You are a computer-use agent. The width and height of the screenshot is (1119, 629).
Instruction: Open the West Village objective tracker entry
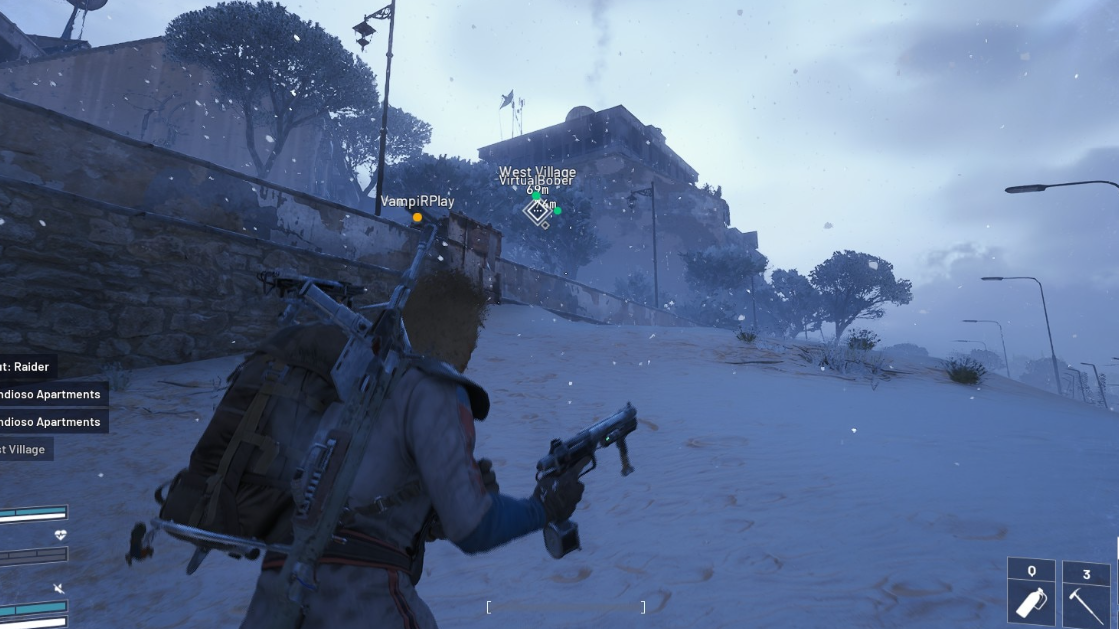point(26,449)
